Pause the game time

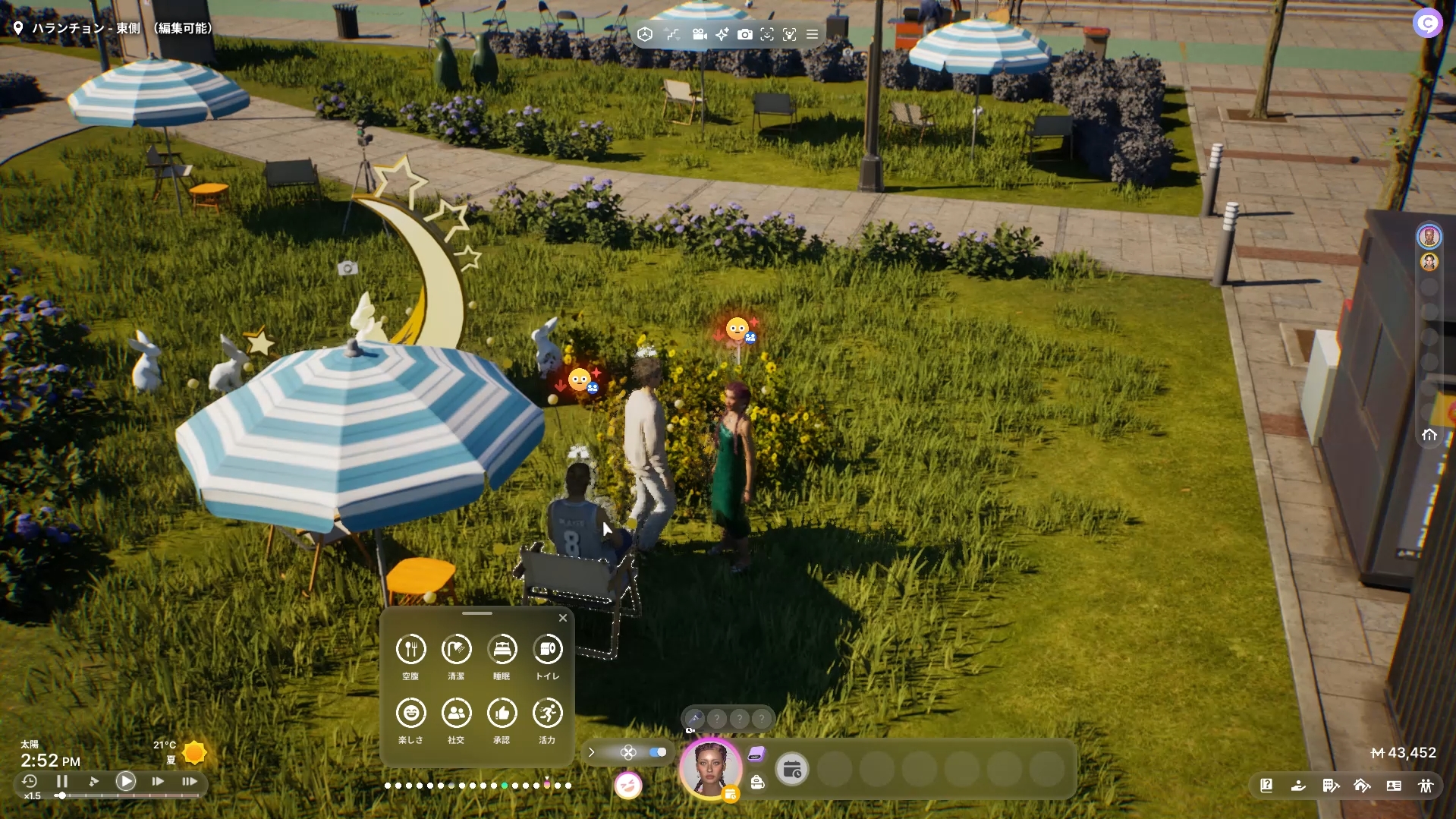[62, 781]
